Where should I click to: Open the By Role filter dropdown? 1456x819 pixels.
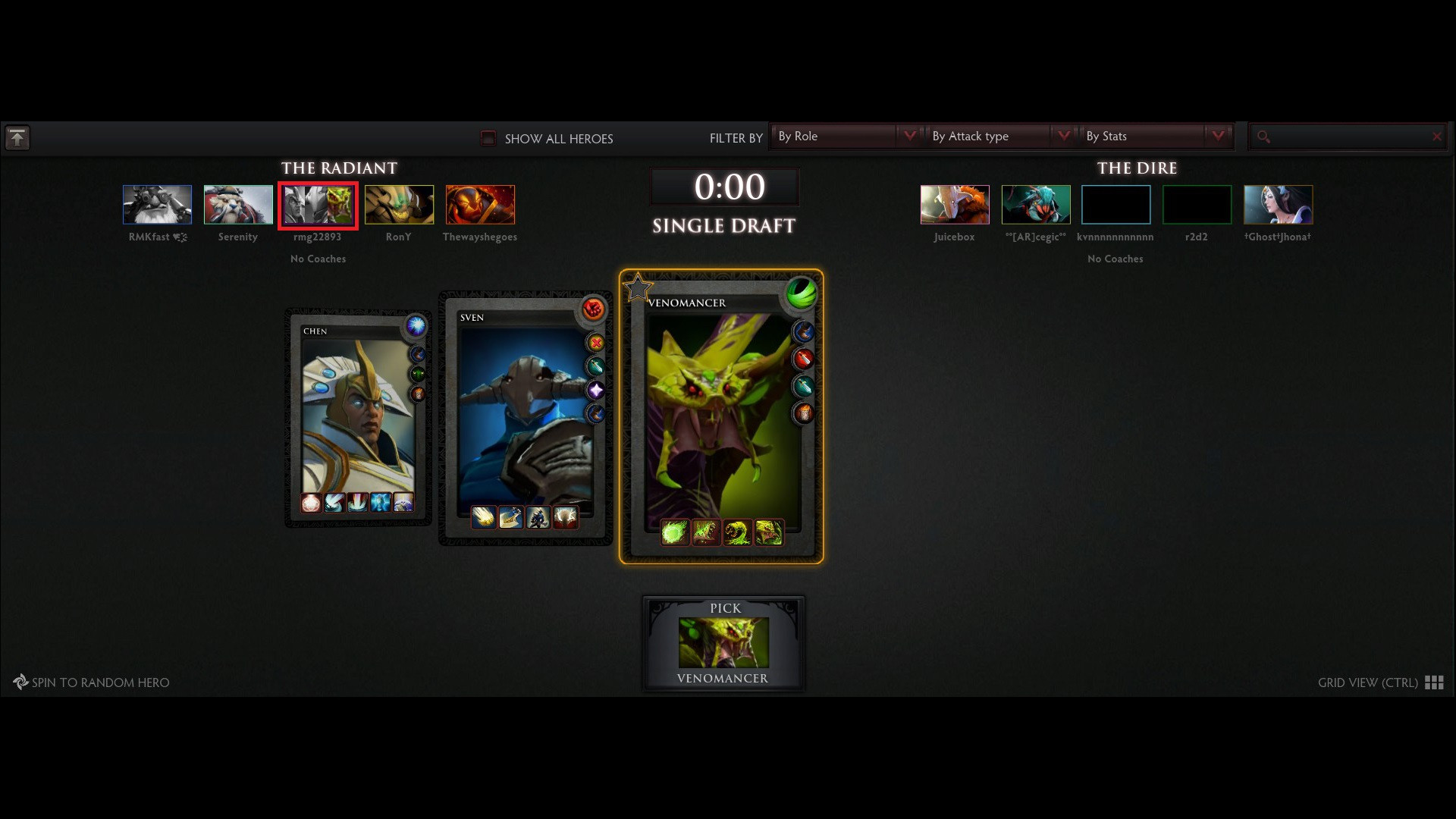click(x=845, y=136)
